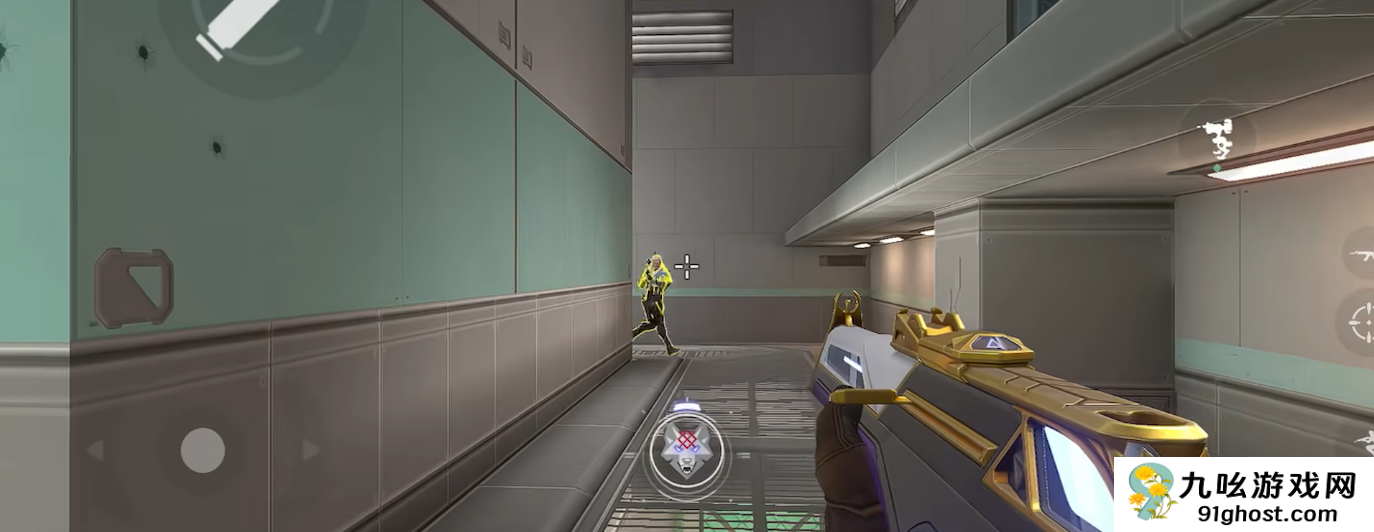This screenshot has width=1374, height=532.
Task: Click the movement joystick center knob
Action: [203, 450]
